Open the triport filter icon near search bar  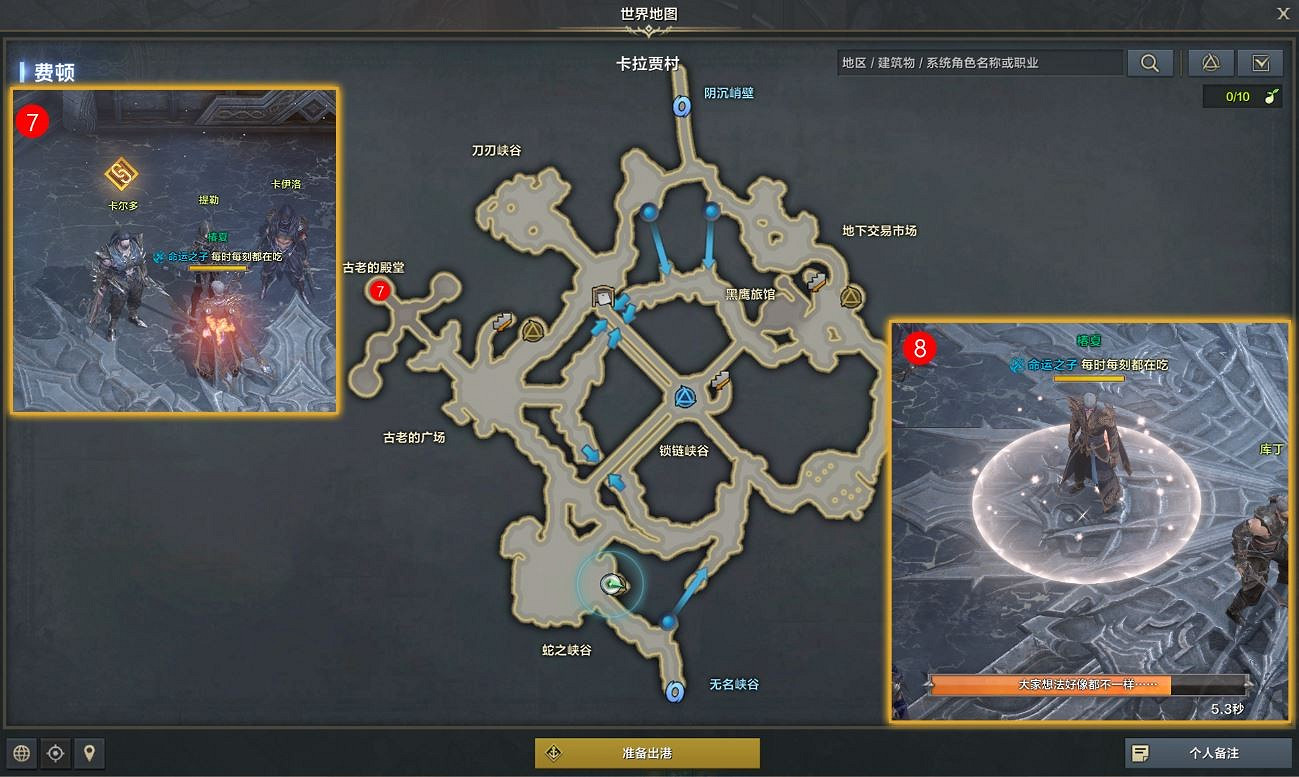click(x=1209, y=62)
